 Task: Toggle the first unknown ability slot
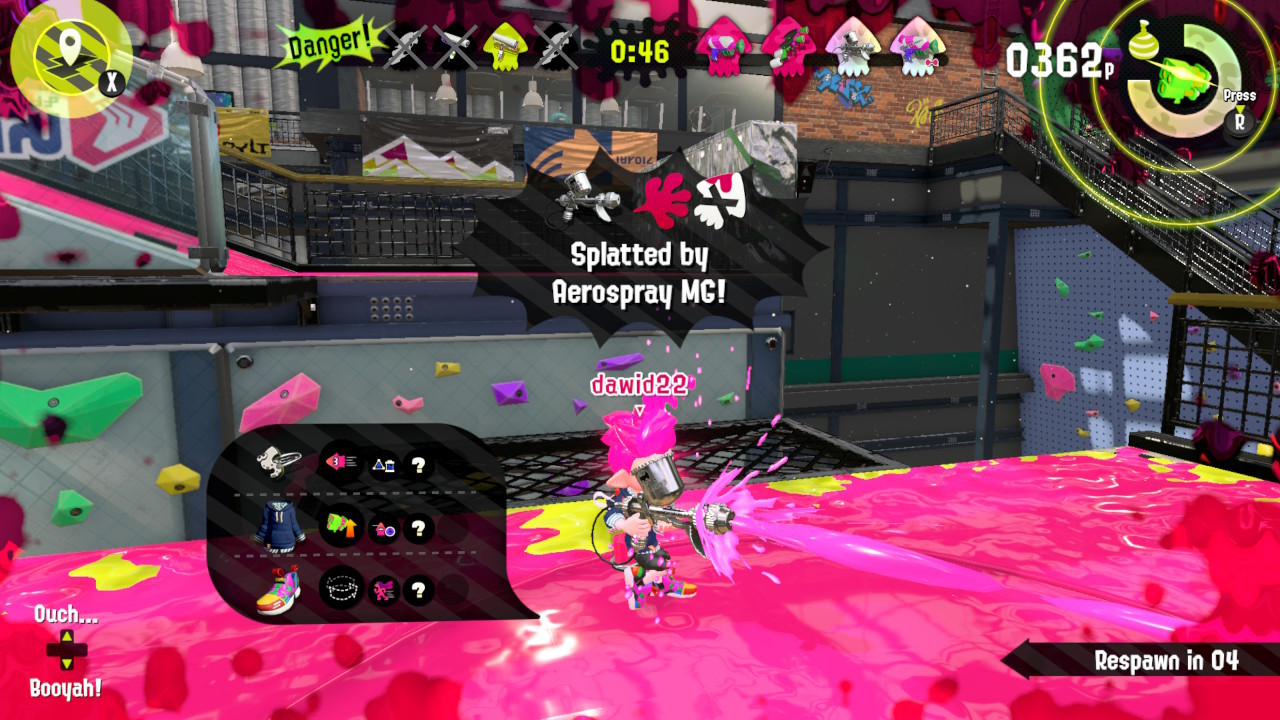[418, 466]
